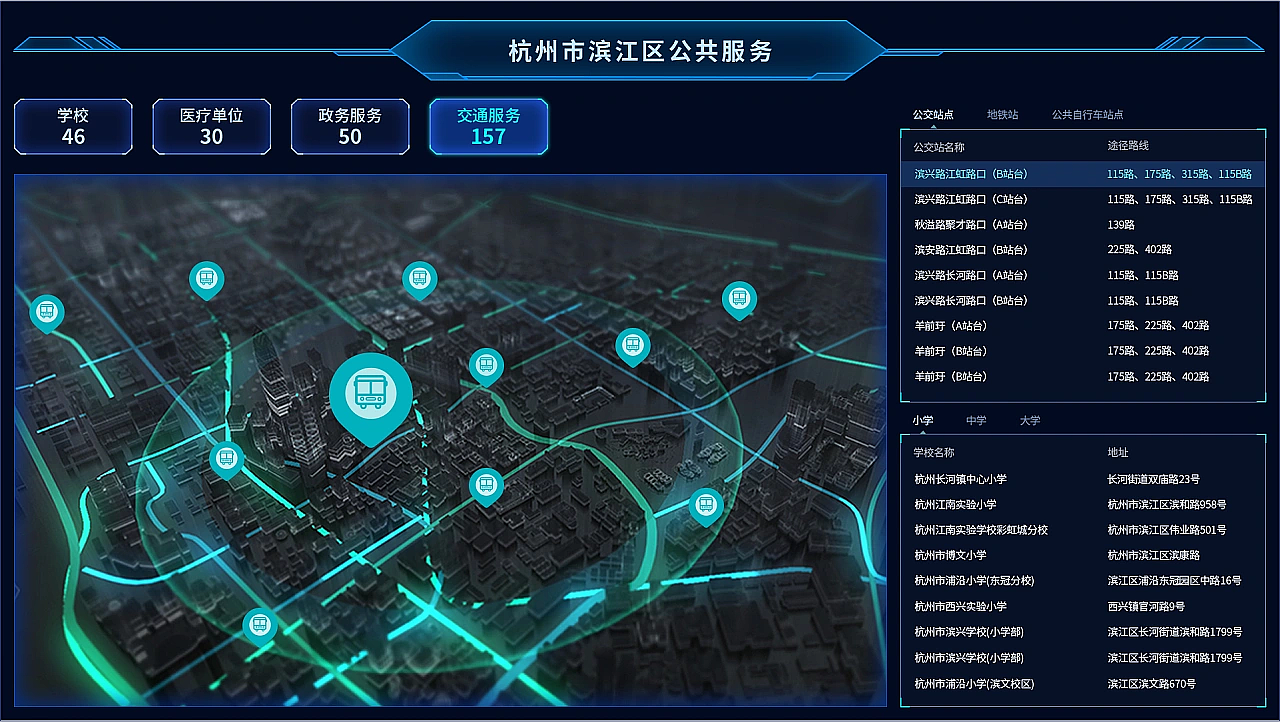Switch back to the 公交站点 tab
The width and height of the screenshot is (1280, 722).
(x=932, y=114)
